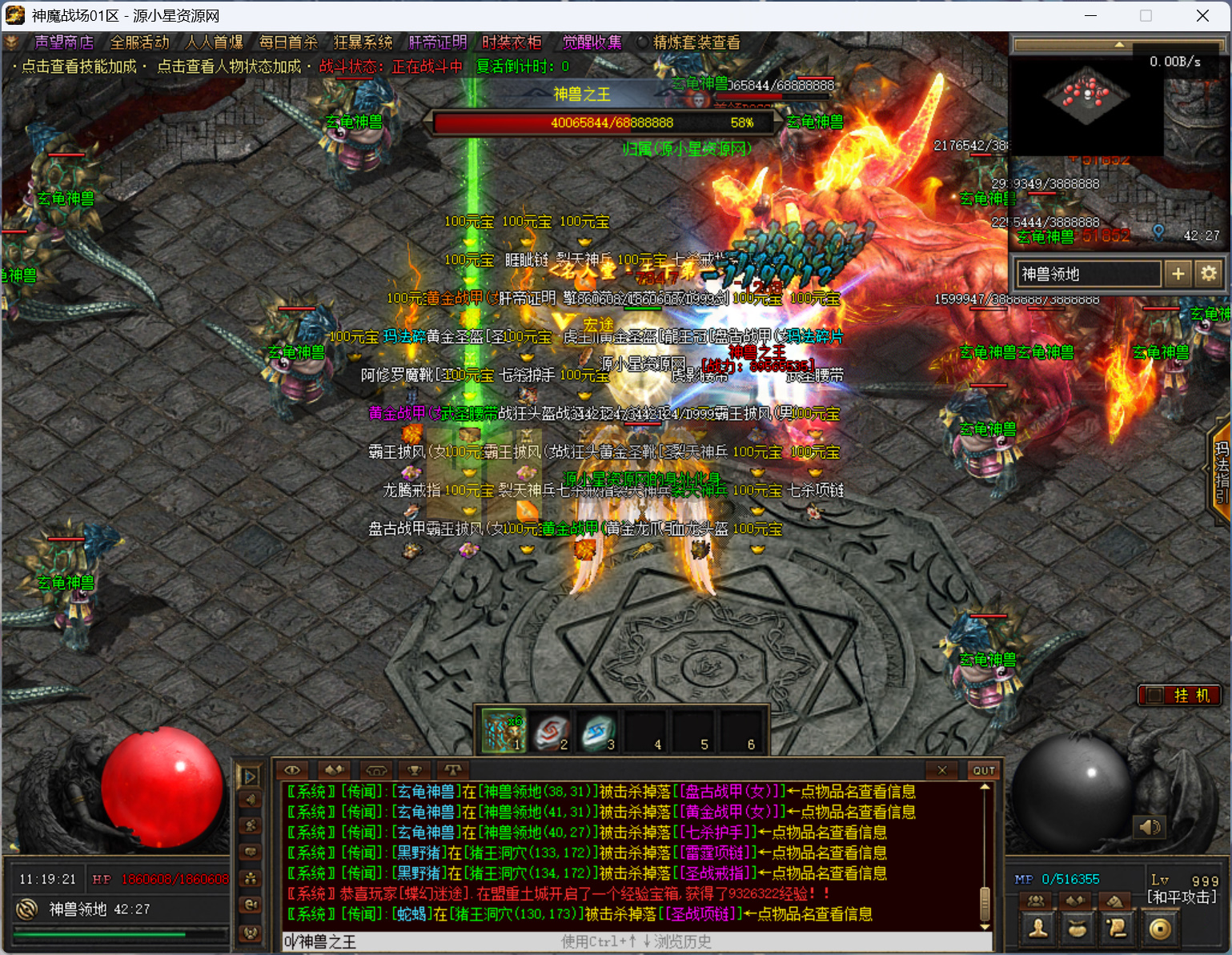The width and height of the screenshot is (1232, 955).
Task: Use the item in hotbar slot 1
Action: tap(503, 732)
